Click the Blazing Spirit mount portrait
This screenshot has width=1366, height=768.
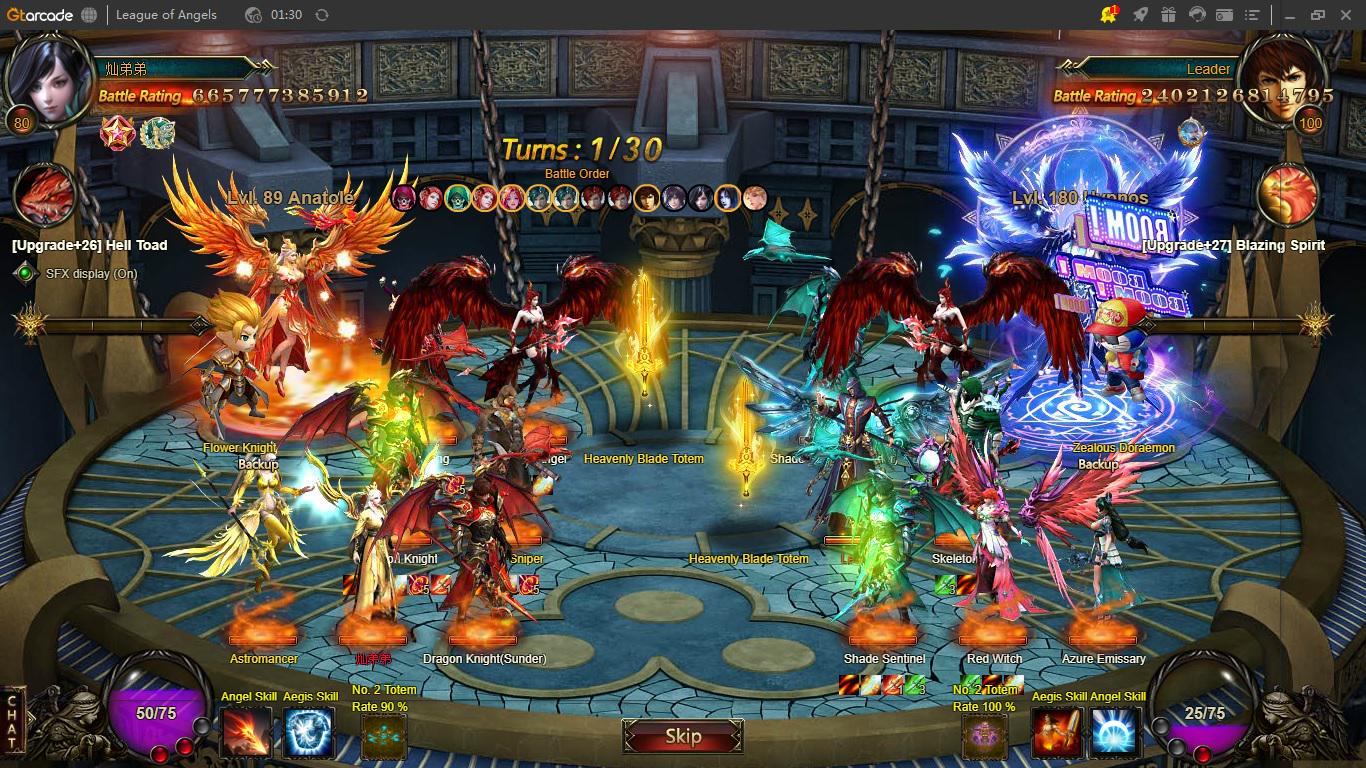tap(1286, 194)
